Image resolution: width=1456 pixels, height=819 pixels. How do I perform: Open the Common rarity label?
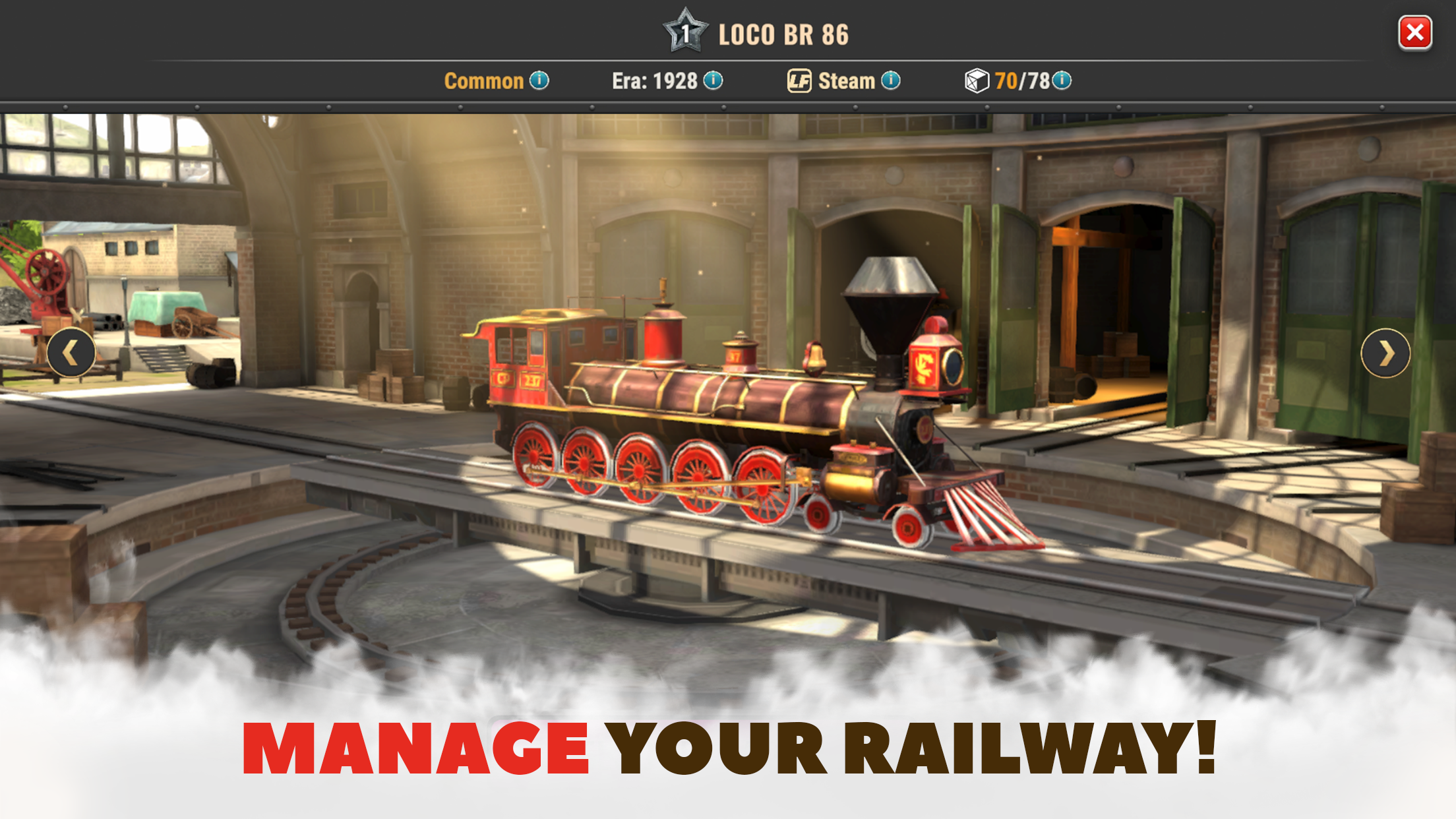click(x=486, y=80)
